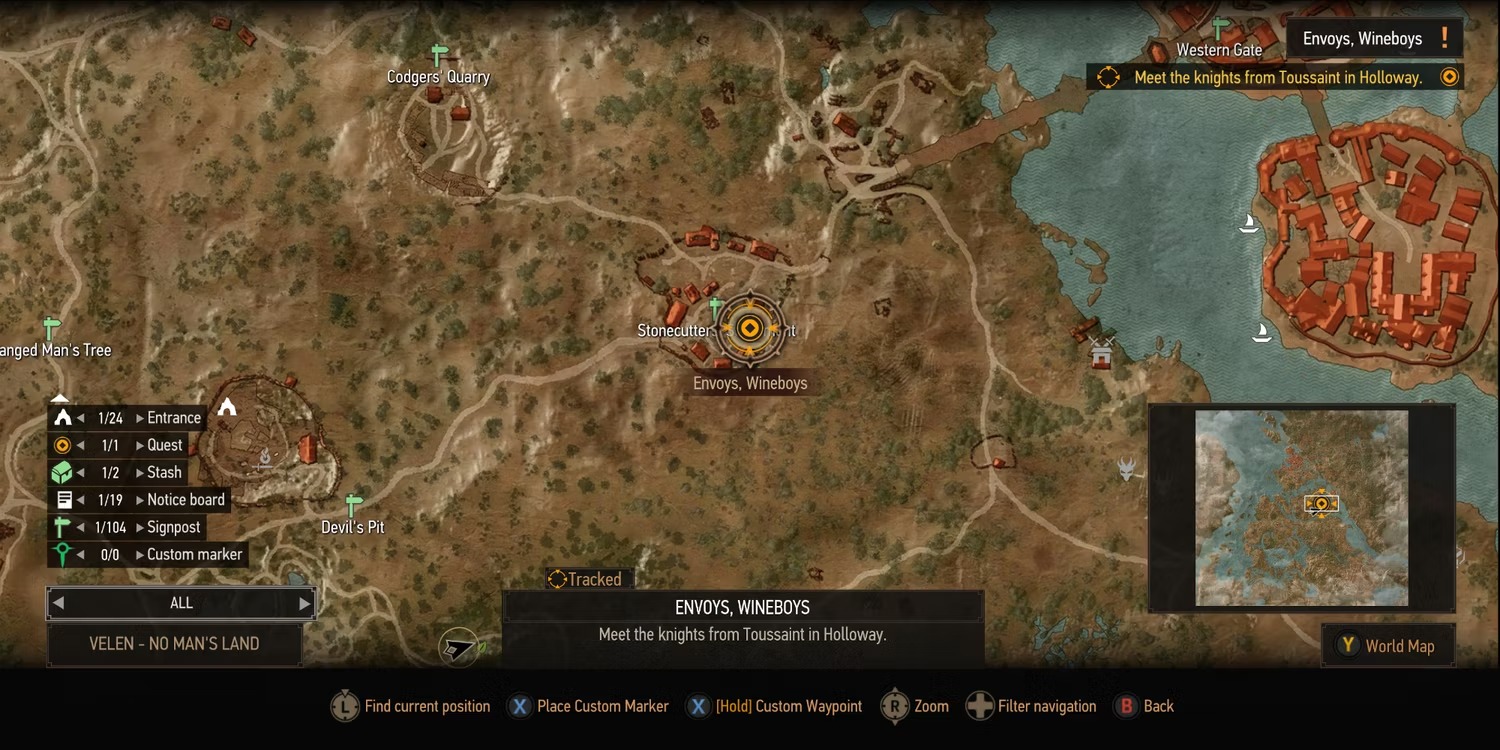Click the Notice board icon in legend
1500x750 pixels.
pos(65,499)
